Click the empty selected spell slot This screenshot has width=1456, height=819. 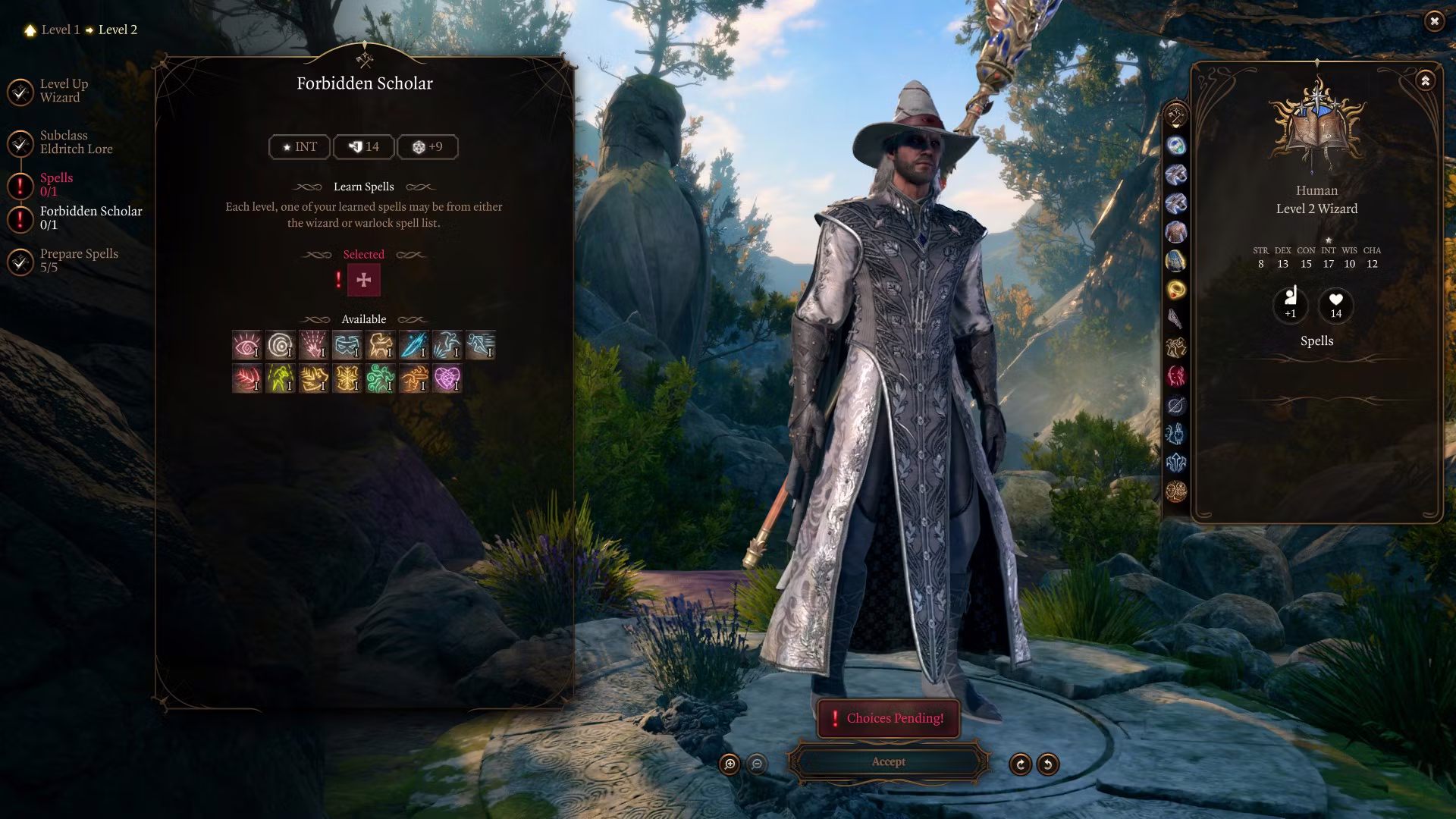(364, 280)
